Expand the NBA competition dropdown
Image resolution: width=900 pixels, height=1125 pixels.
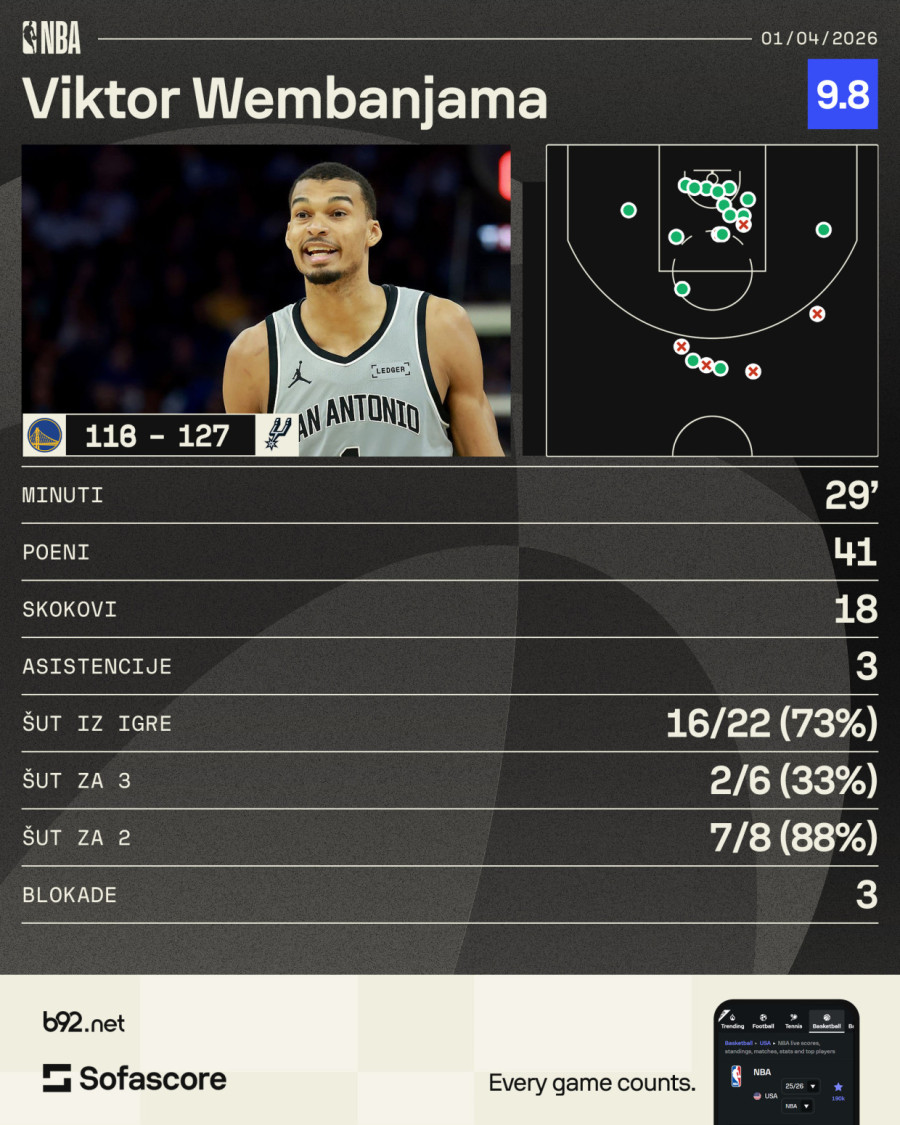tap(799, 1106)
